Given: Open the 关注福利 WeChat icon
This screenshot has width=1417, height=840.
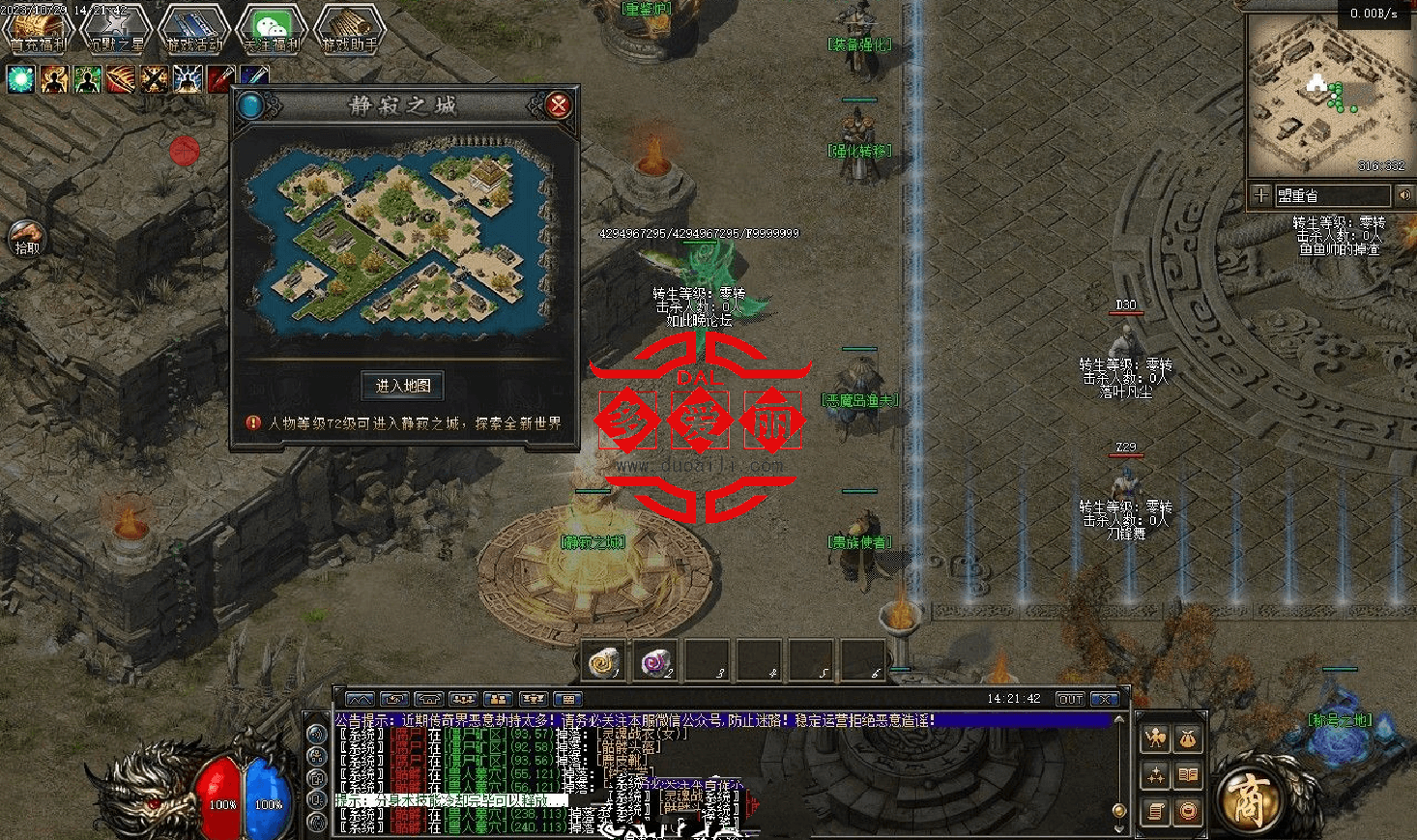Looking at the screenshot, I should [272, 29].
